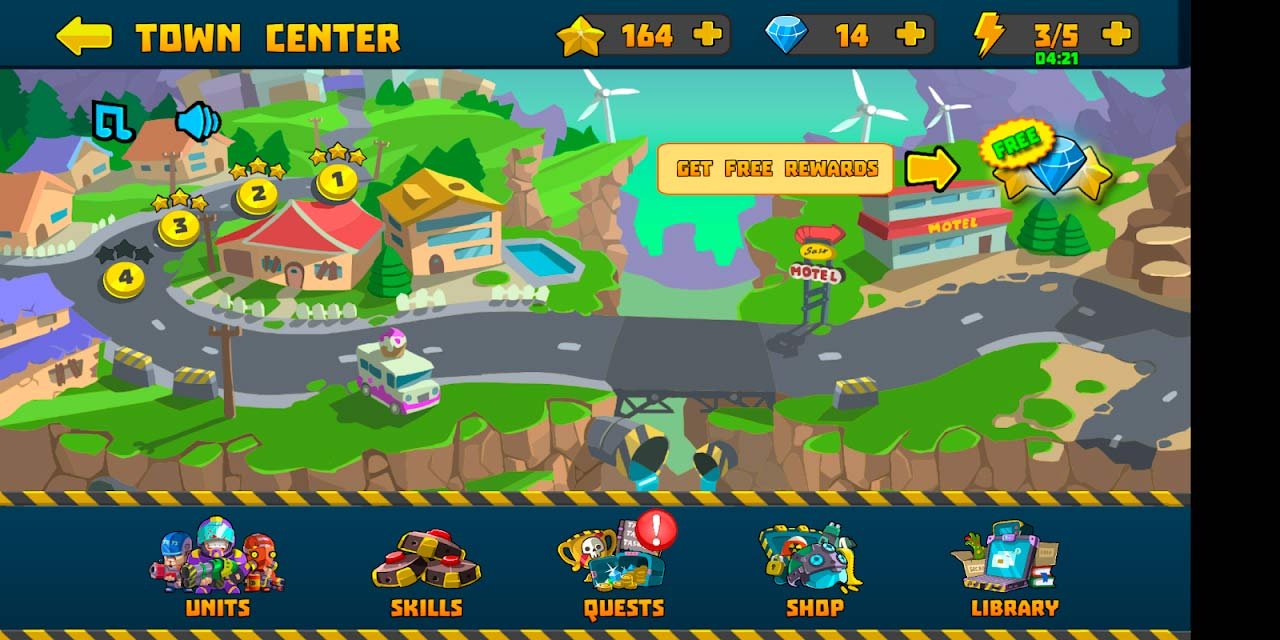1280x640 pixels.
Task: Select level 1 on the map
Action: 337,181
